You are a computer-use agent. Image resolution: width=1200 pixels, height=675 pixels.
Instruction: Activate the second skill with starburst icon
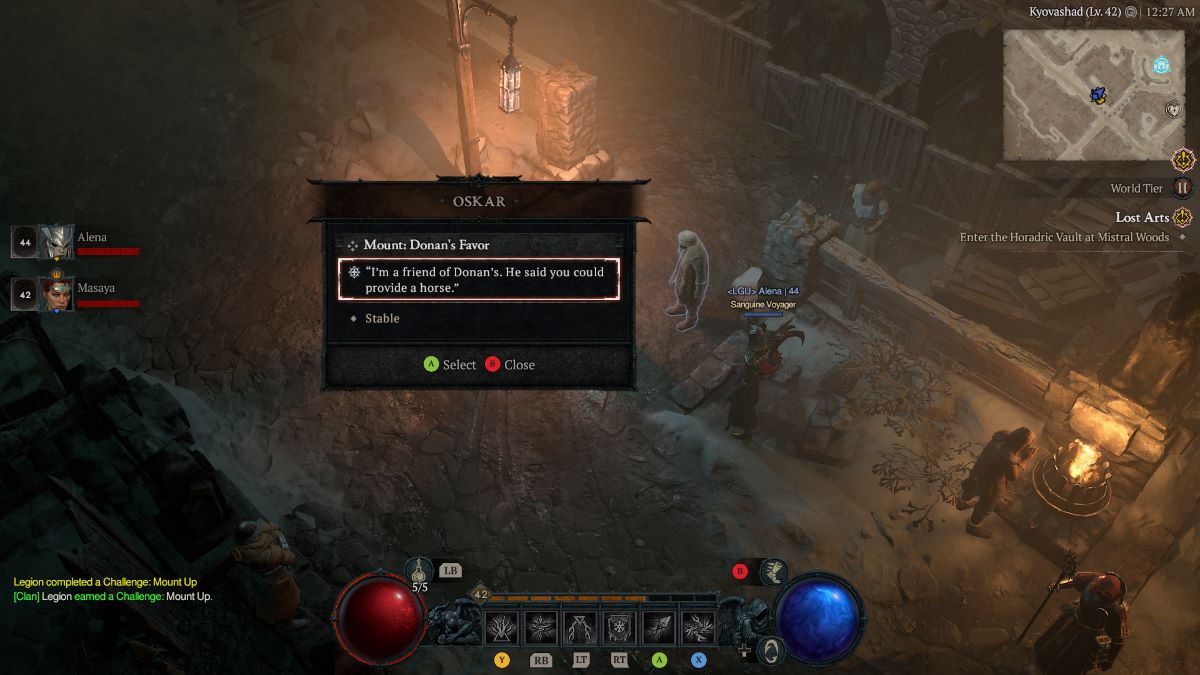(541, 628)
